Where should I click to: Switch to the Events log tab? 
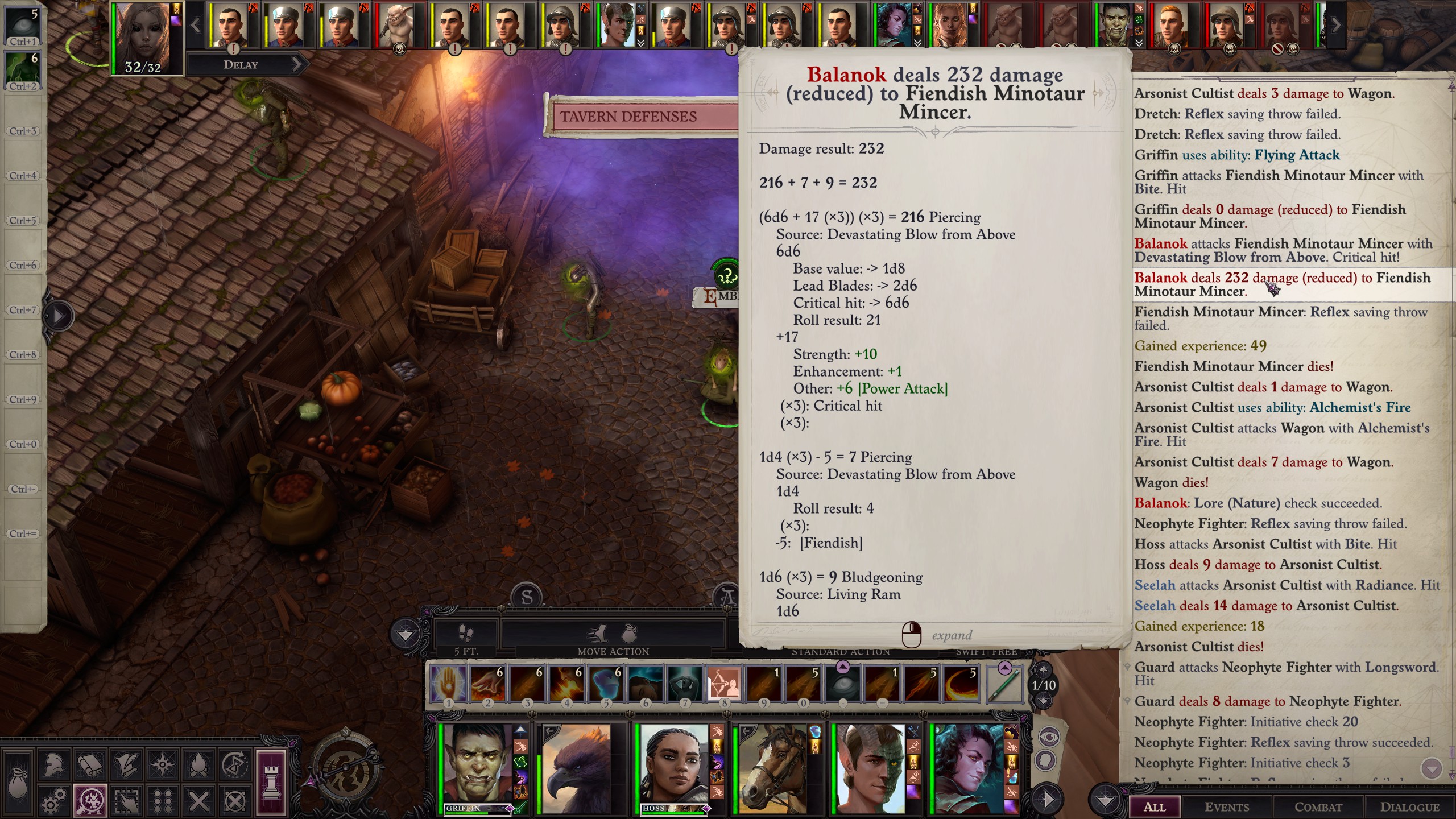coord(1227,806)
